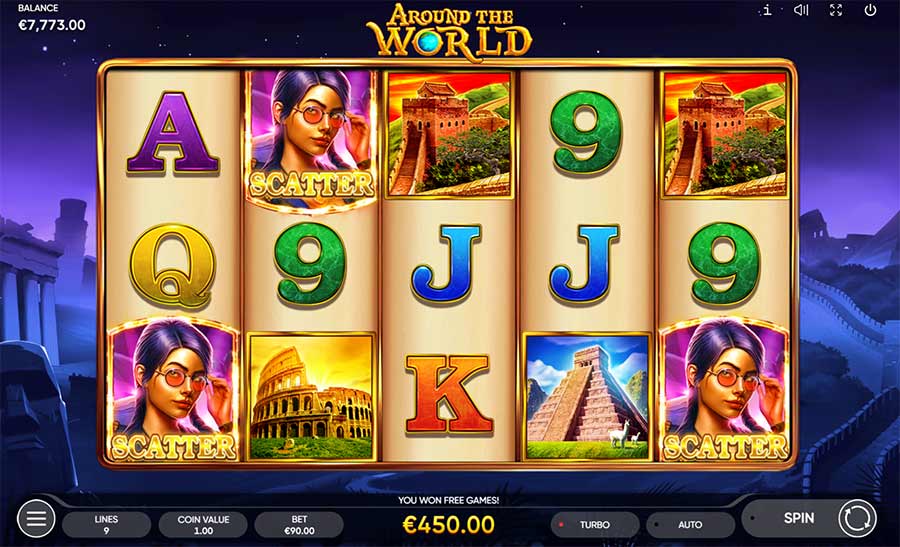The image size is (900, 547).
Task: Show the game info page
Action: pos(766,11)
